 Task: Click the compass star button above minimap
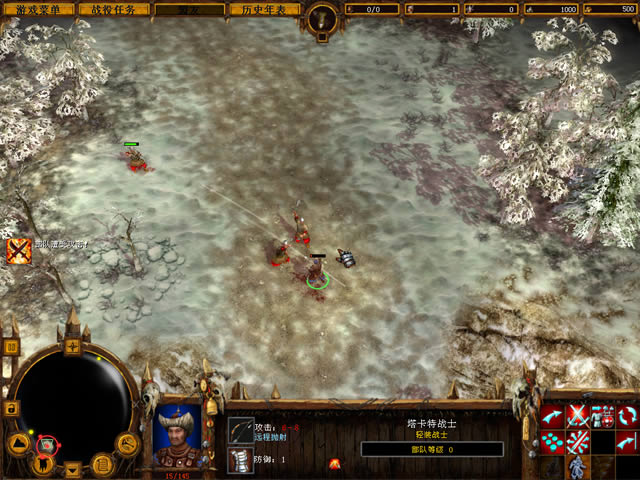(x=72, y=347)
